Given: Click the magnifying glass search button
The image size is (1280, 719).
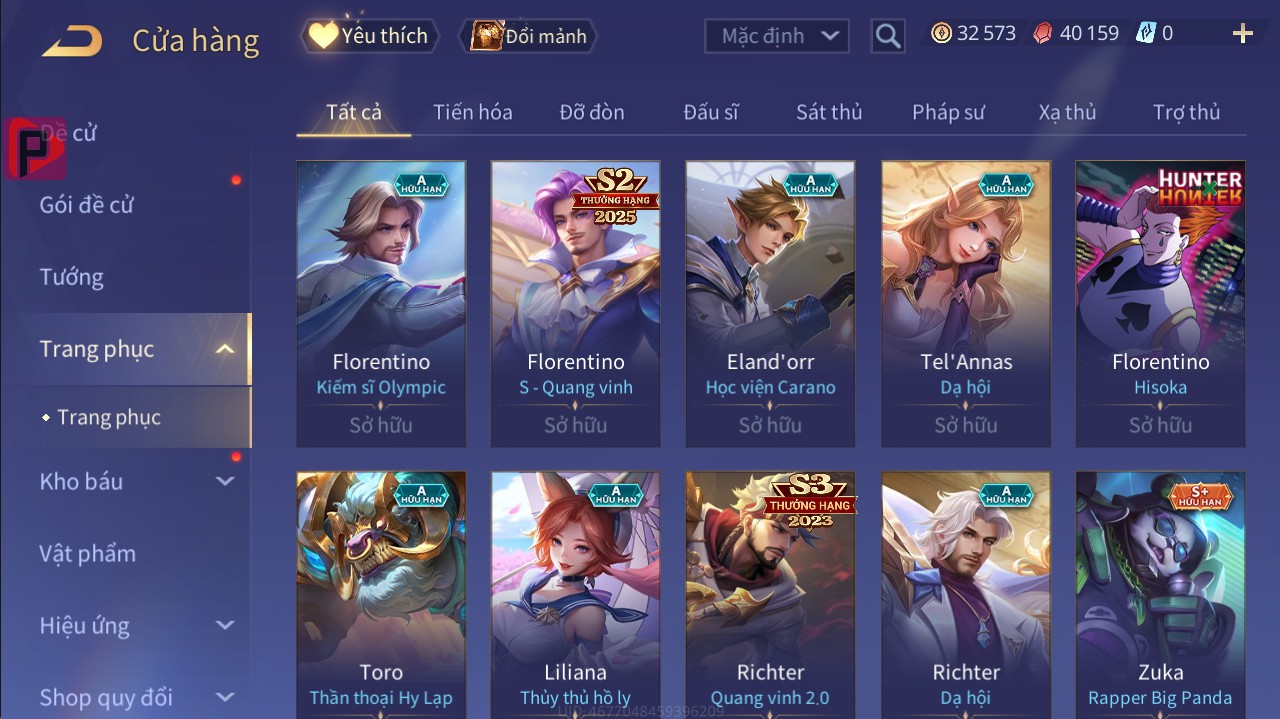Looking at the screenshot, I should (887, 36).
